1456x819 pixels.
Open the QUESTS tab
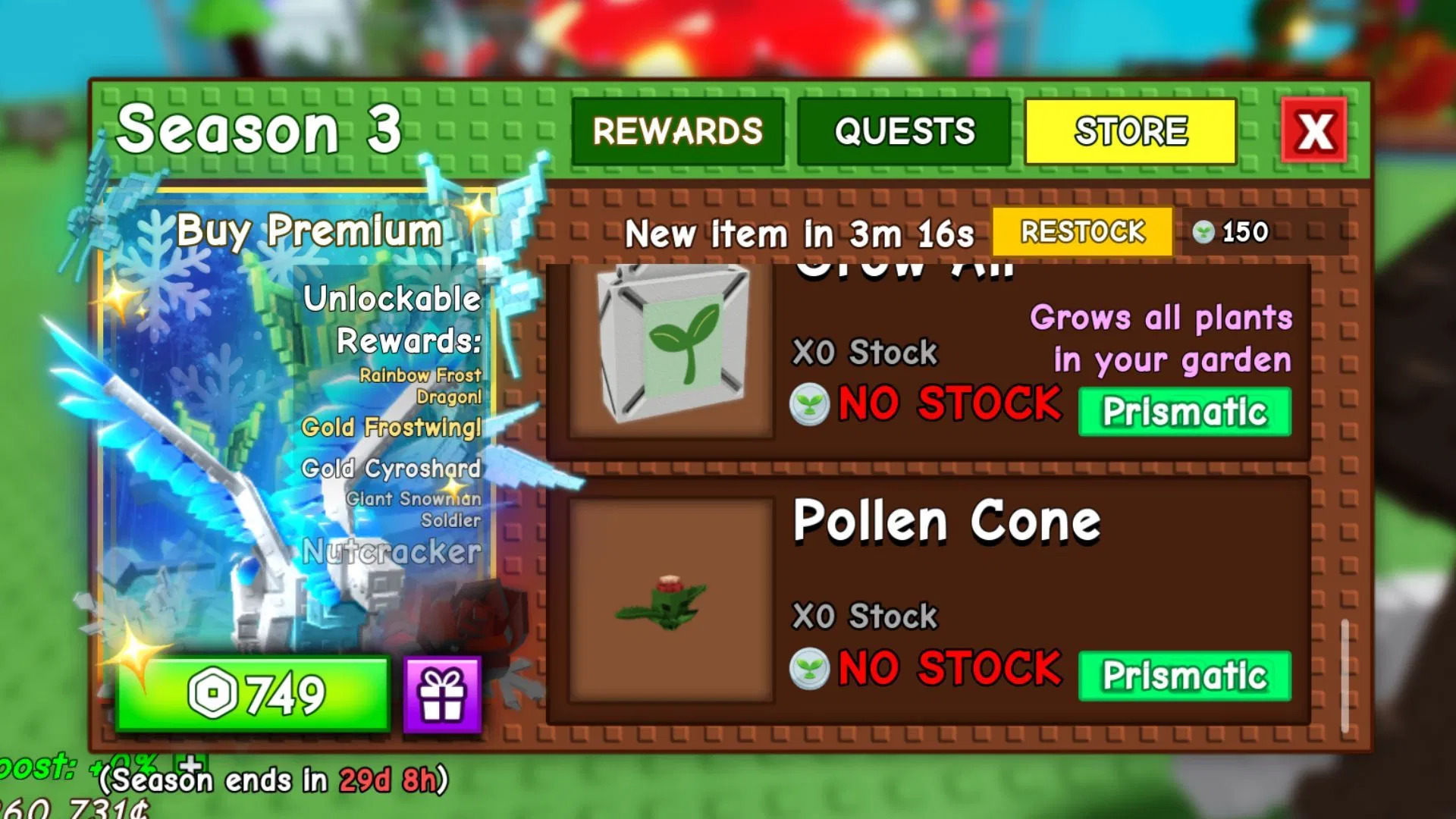click(904, 132)
